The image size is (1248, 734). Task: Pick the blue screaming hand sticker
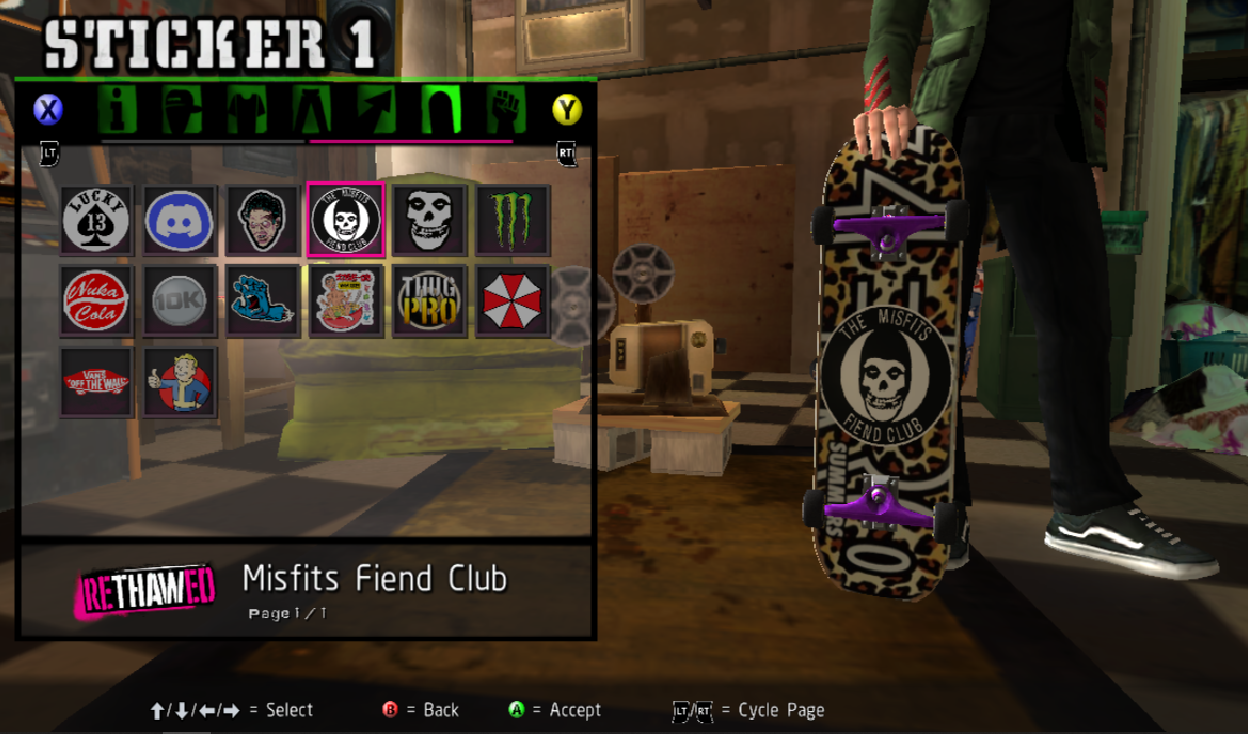tap(263, 300)
